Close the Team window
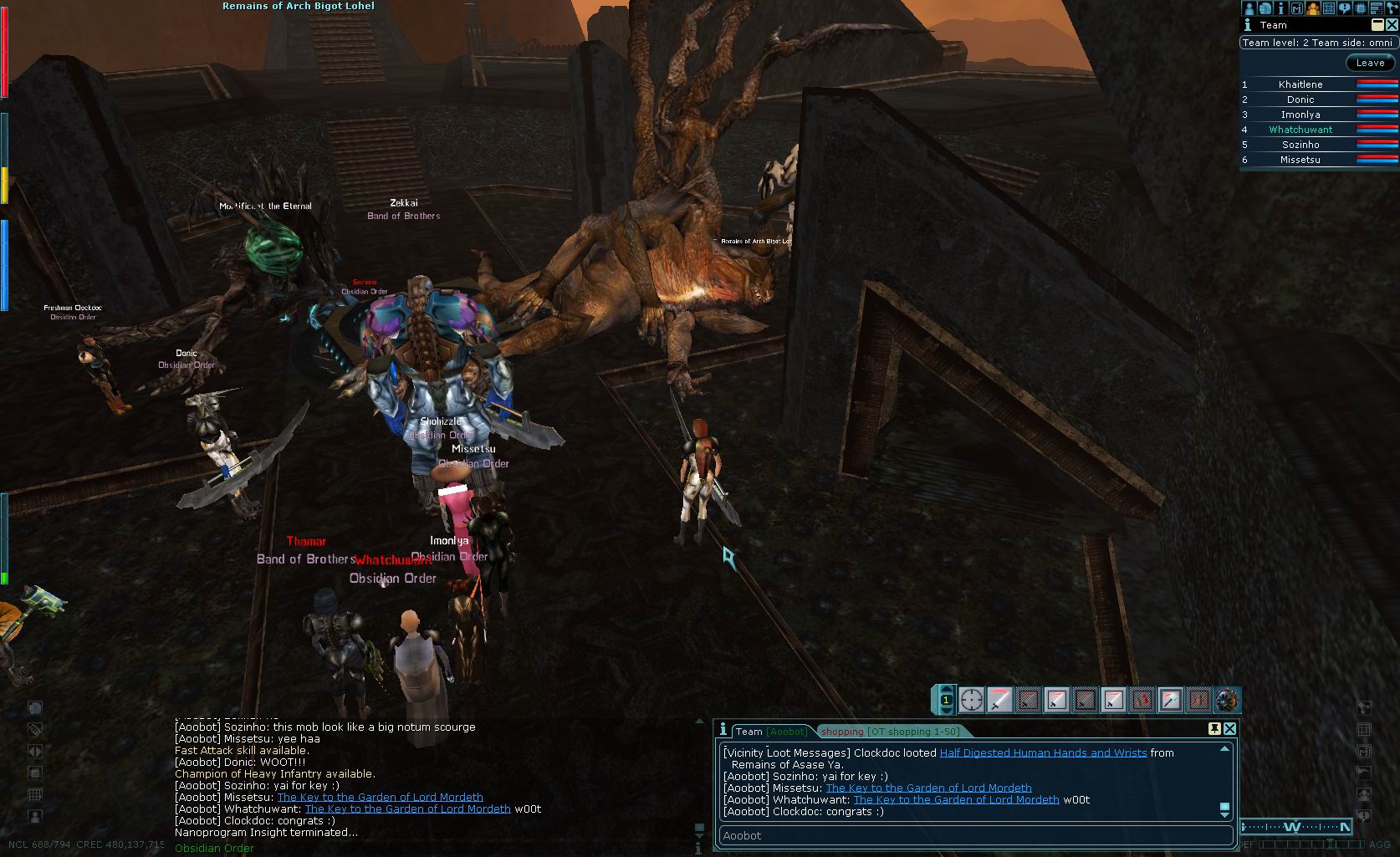Viewport: 1400px width, 857px height. pyautogui.click(x=1392, y=25)
